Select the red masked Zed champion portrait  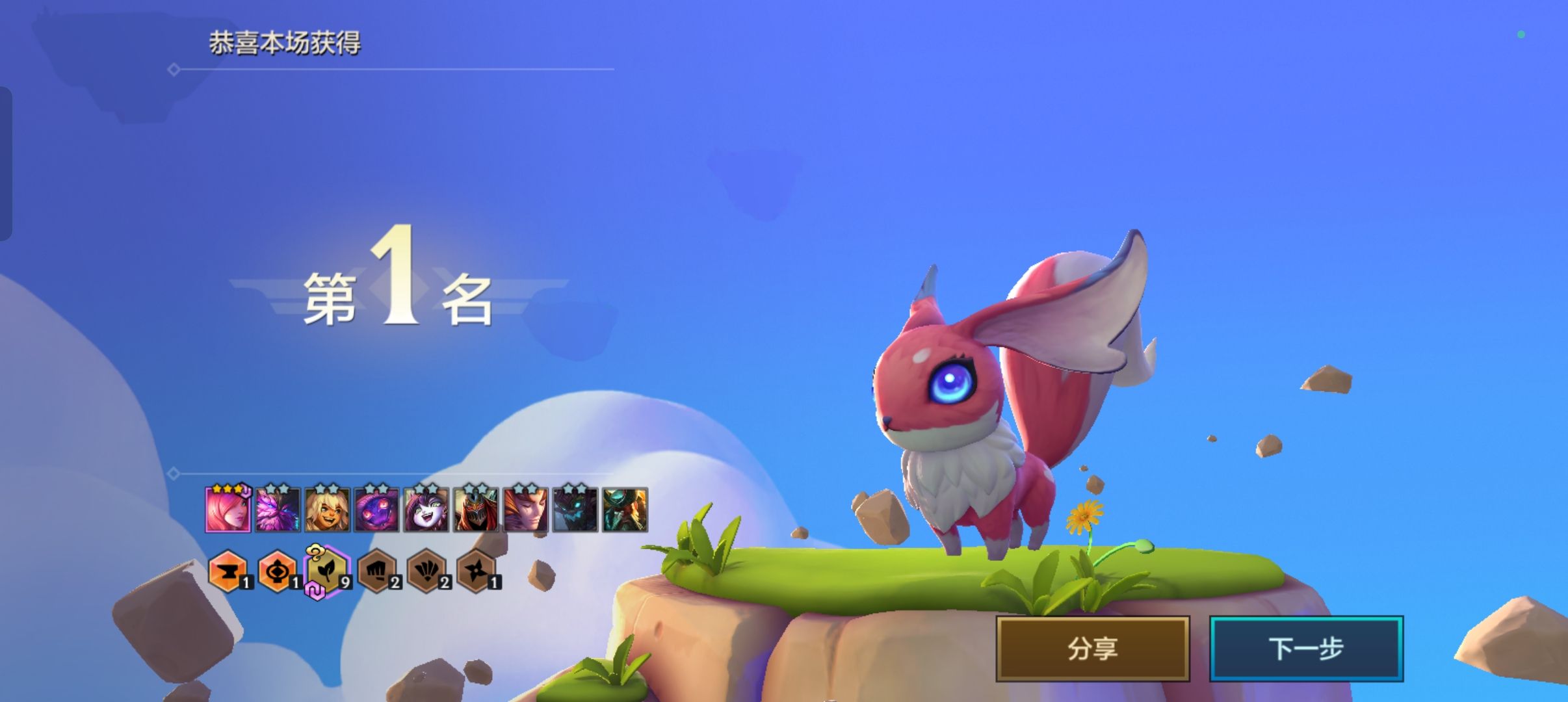point(476,510)
